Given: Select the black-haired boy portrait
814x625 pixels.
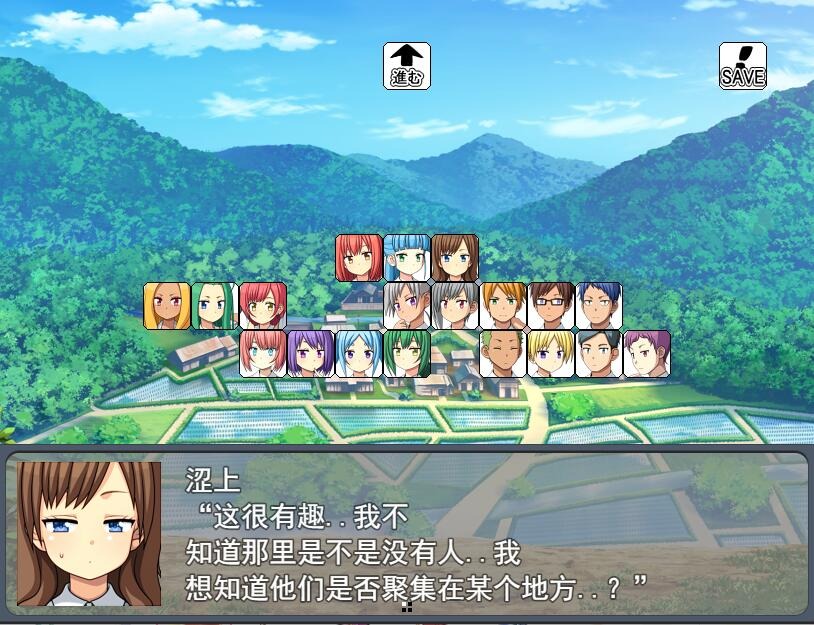Looking at the screenshot, I should (x=599, y=354).
